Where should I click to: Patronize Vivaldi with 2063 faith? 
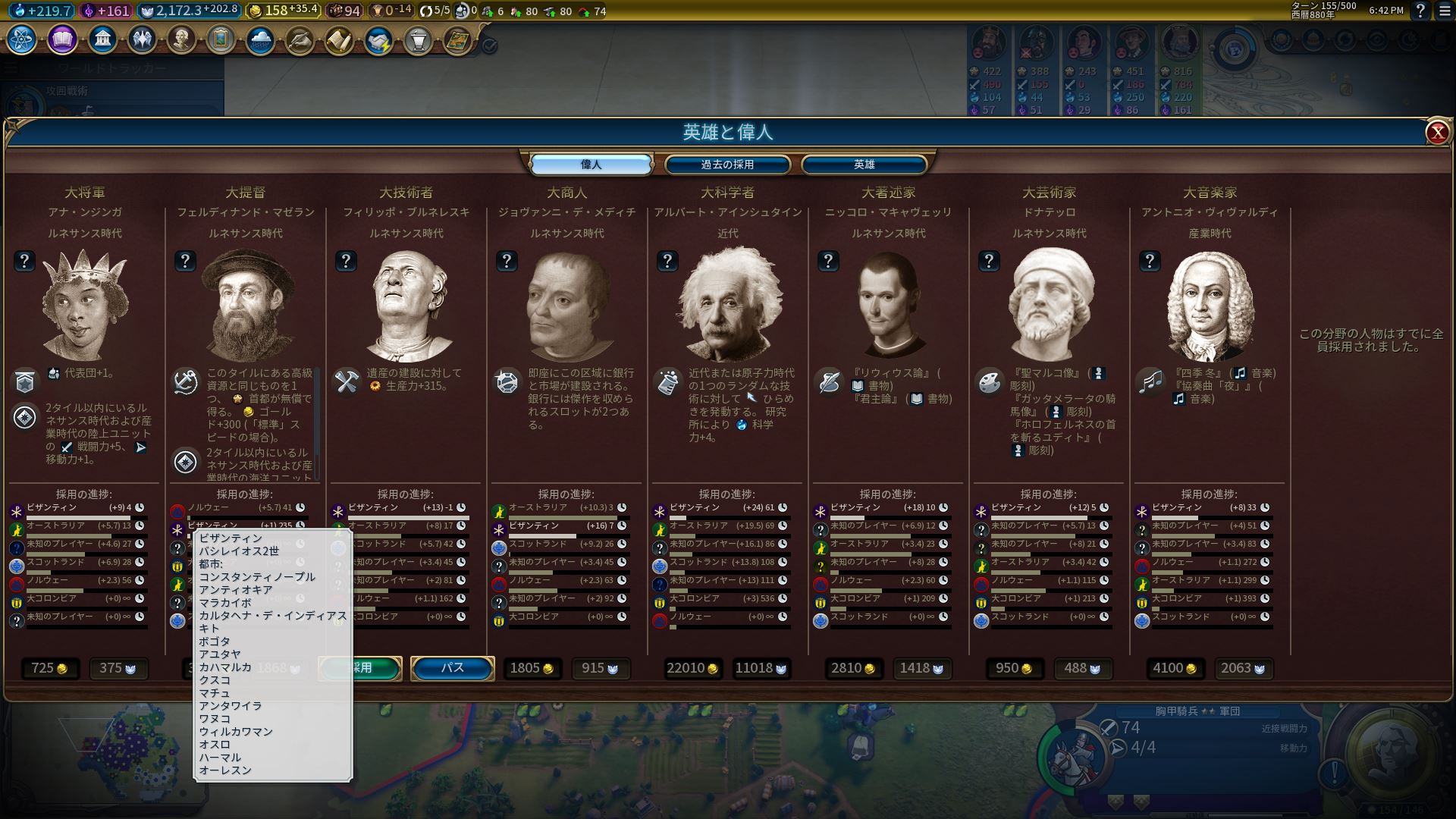(x=1243, y=668)
